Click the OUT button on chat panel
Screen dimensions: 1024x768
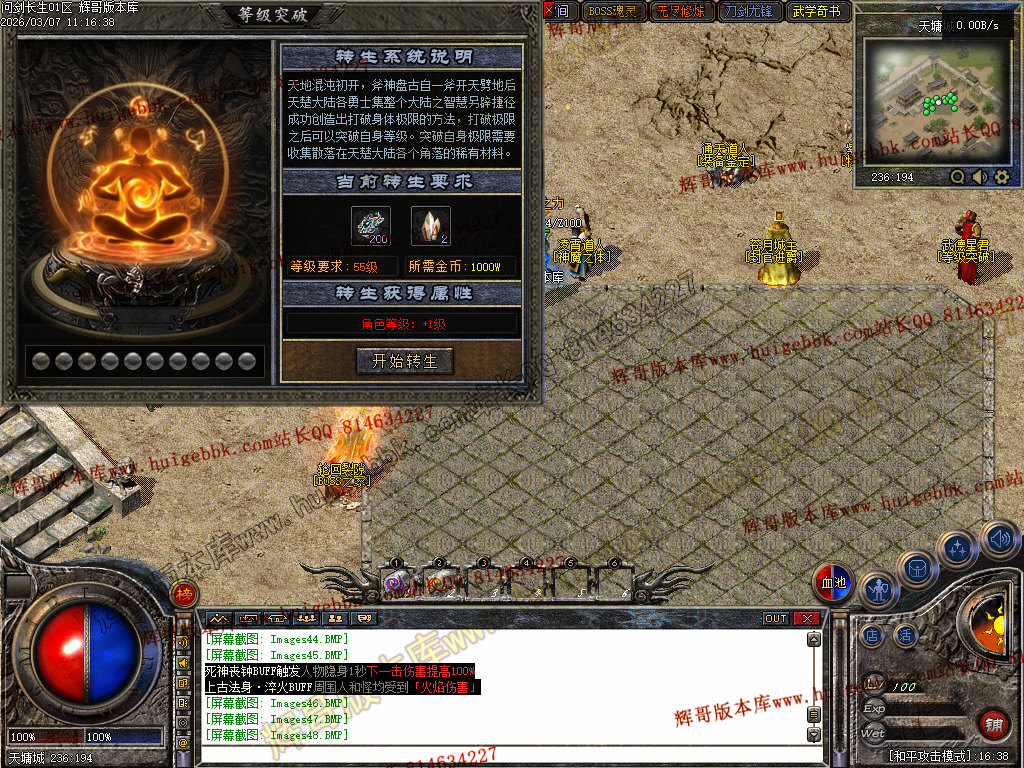coord(776,619)
